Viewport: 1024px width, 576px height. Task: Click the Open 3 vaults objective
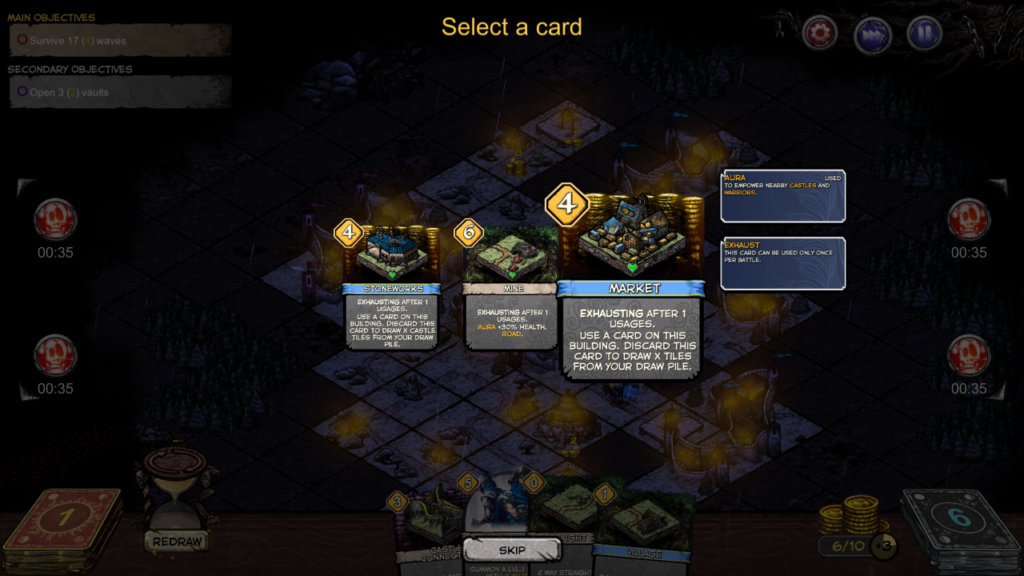(120, 92)
